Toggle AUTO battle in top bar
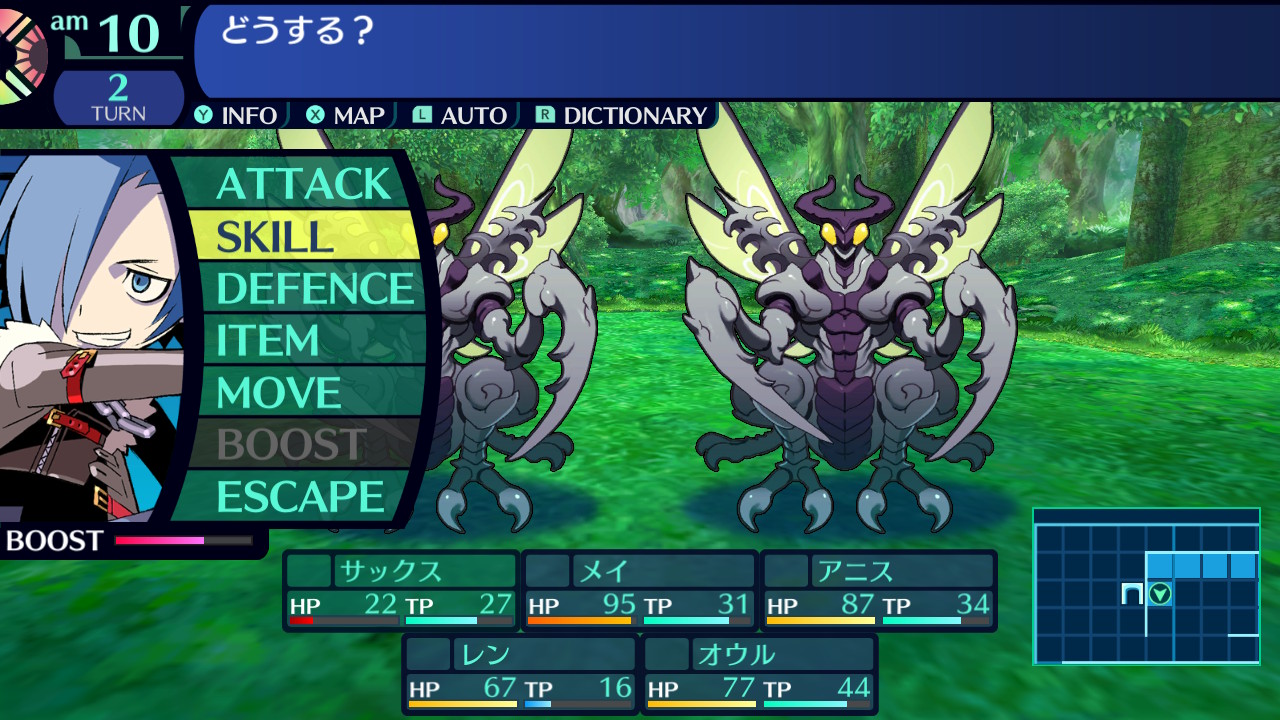This screenshot has height=720, width=1280. [x=461, y=115]
